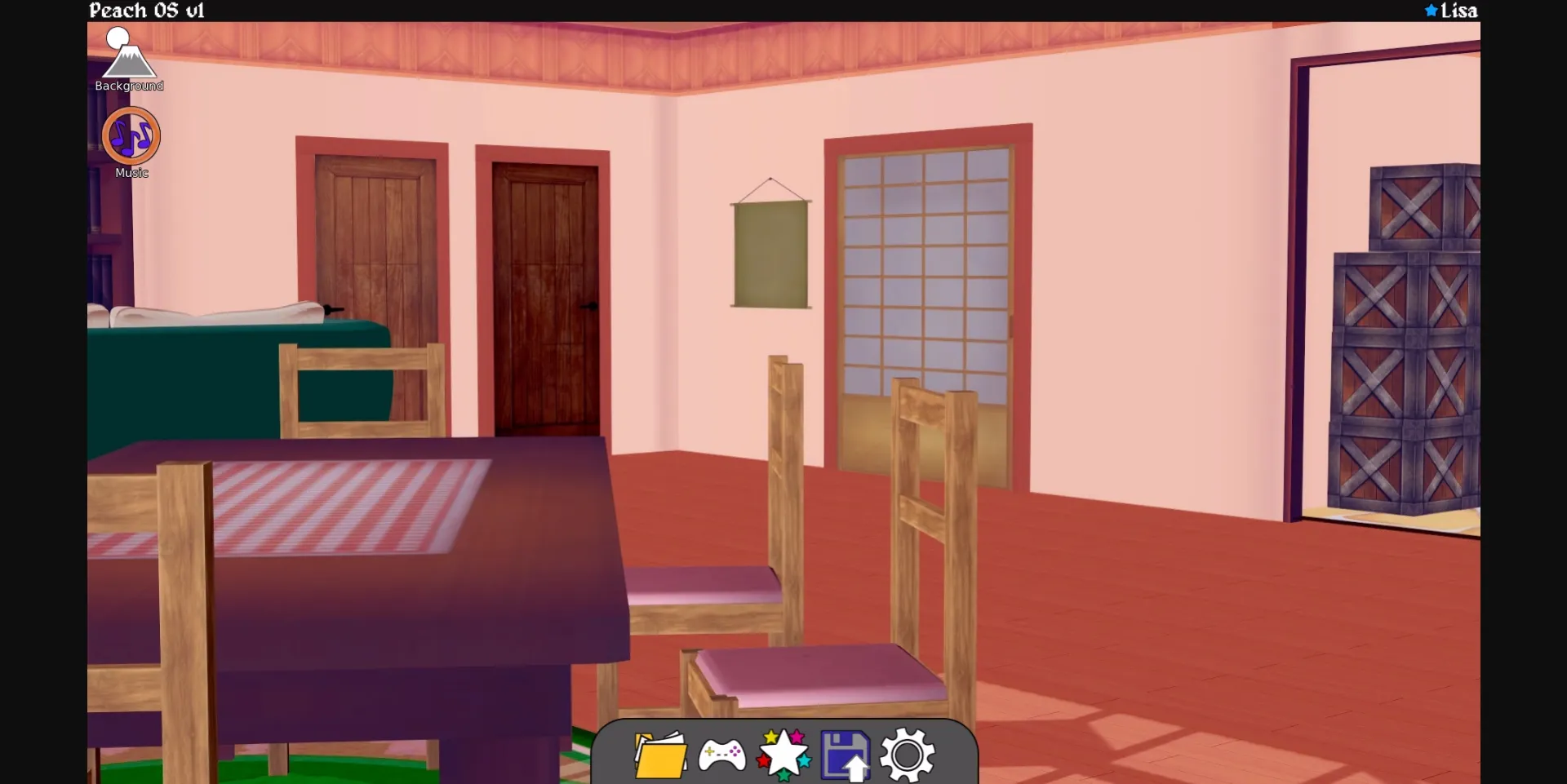Open Settings with the gear icon
Viewport: 1567px width, 784px height.
tap(909, 756)
